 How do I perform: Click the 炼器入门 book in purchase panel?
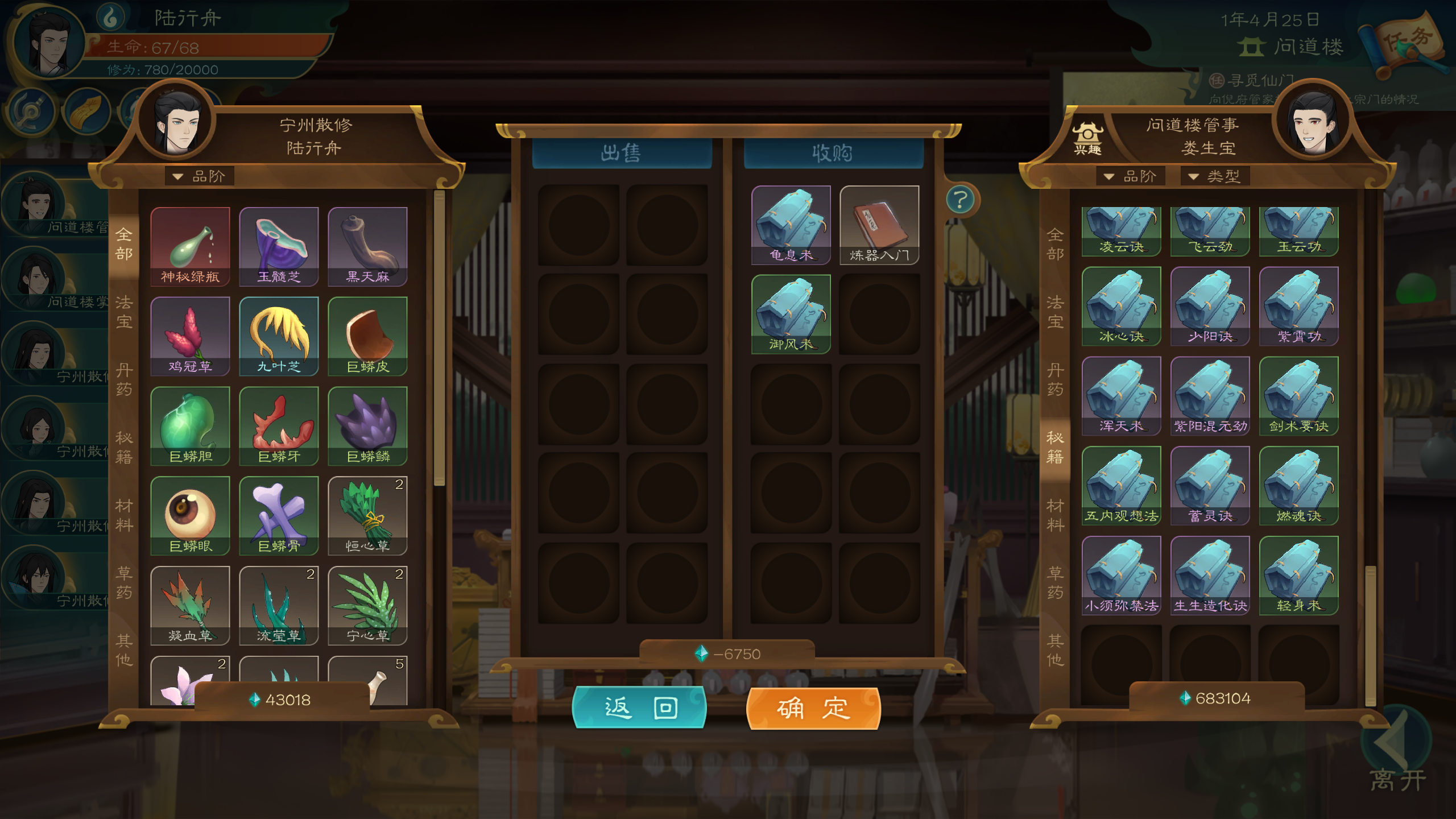click(x=879, y=225)
